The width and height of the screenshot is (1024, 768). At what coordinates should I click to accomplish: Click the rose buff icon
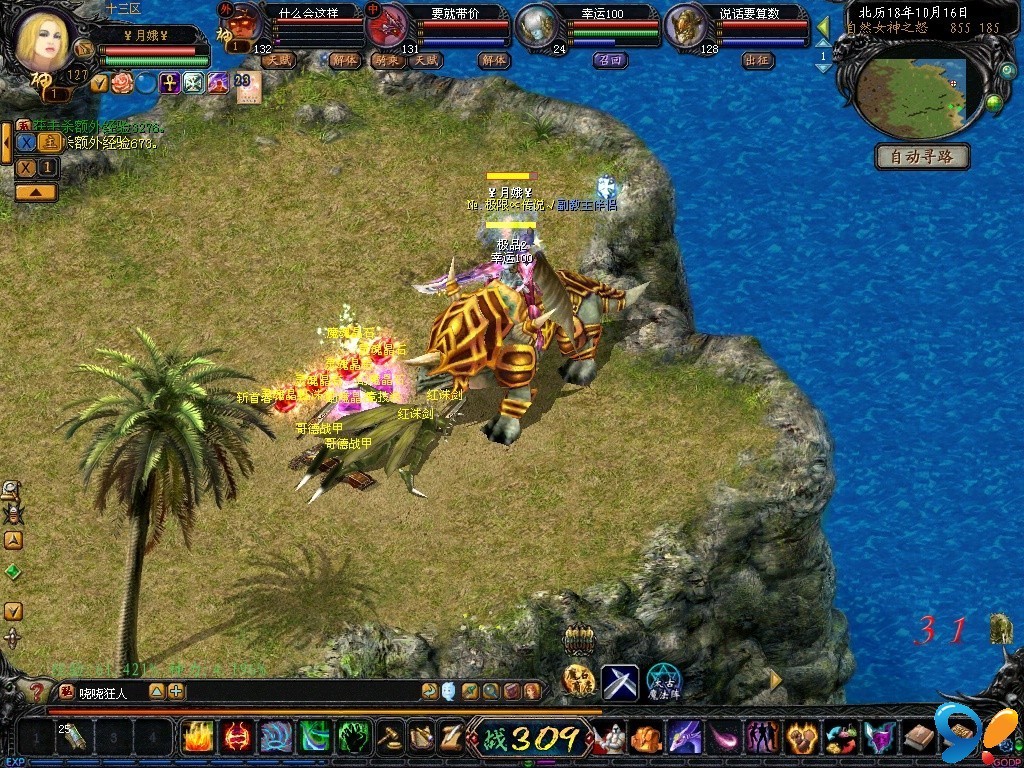point(123,84)
